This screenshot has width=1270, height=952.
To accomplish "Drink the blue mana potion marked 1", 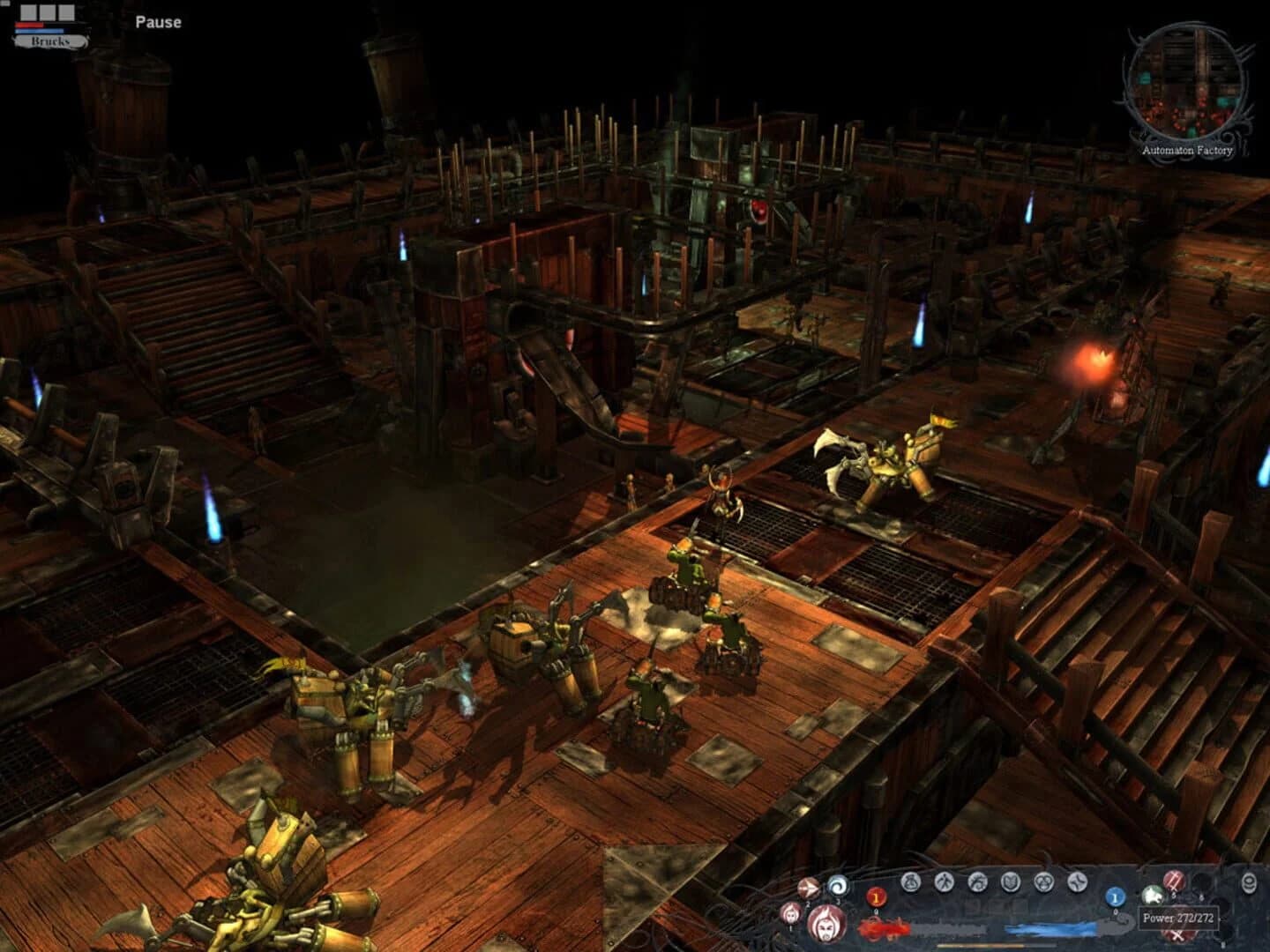I will 1116,898.
